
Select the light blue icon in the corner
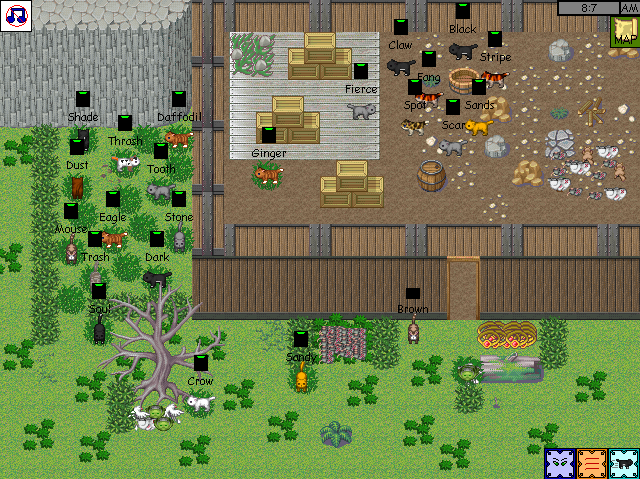click(623, 463)
